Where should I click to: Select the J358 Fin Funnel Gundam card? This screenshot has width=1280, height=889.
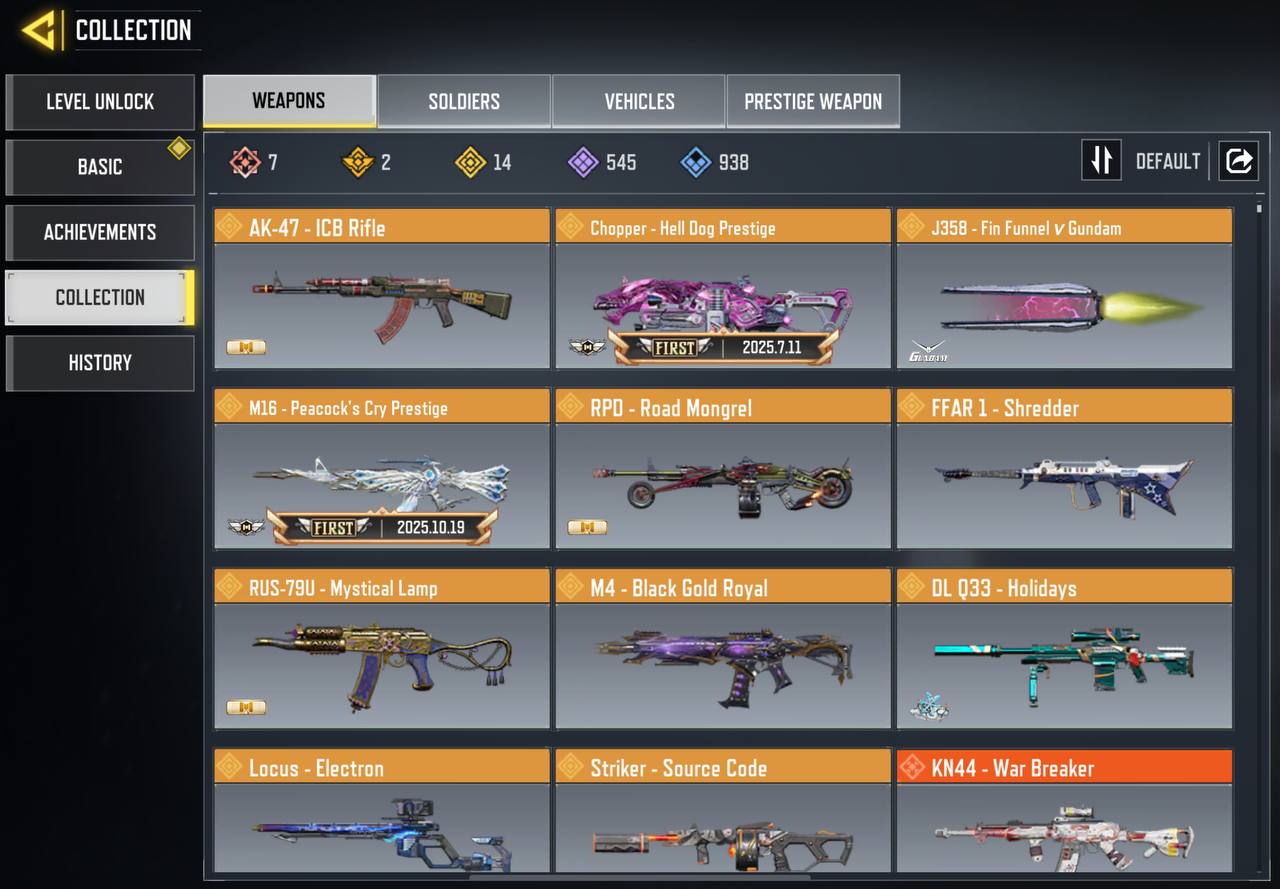(x=1064, y=289)
